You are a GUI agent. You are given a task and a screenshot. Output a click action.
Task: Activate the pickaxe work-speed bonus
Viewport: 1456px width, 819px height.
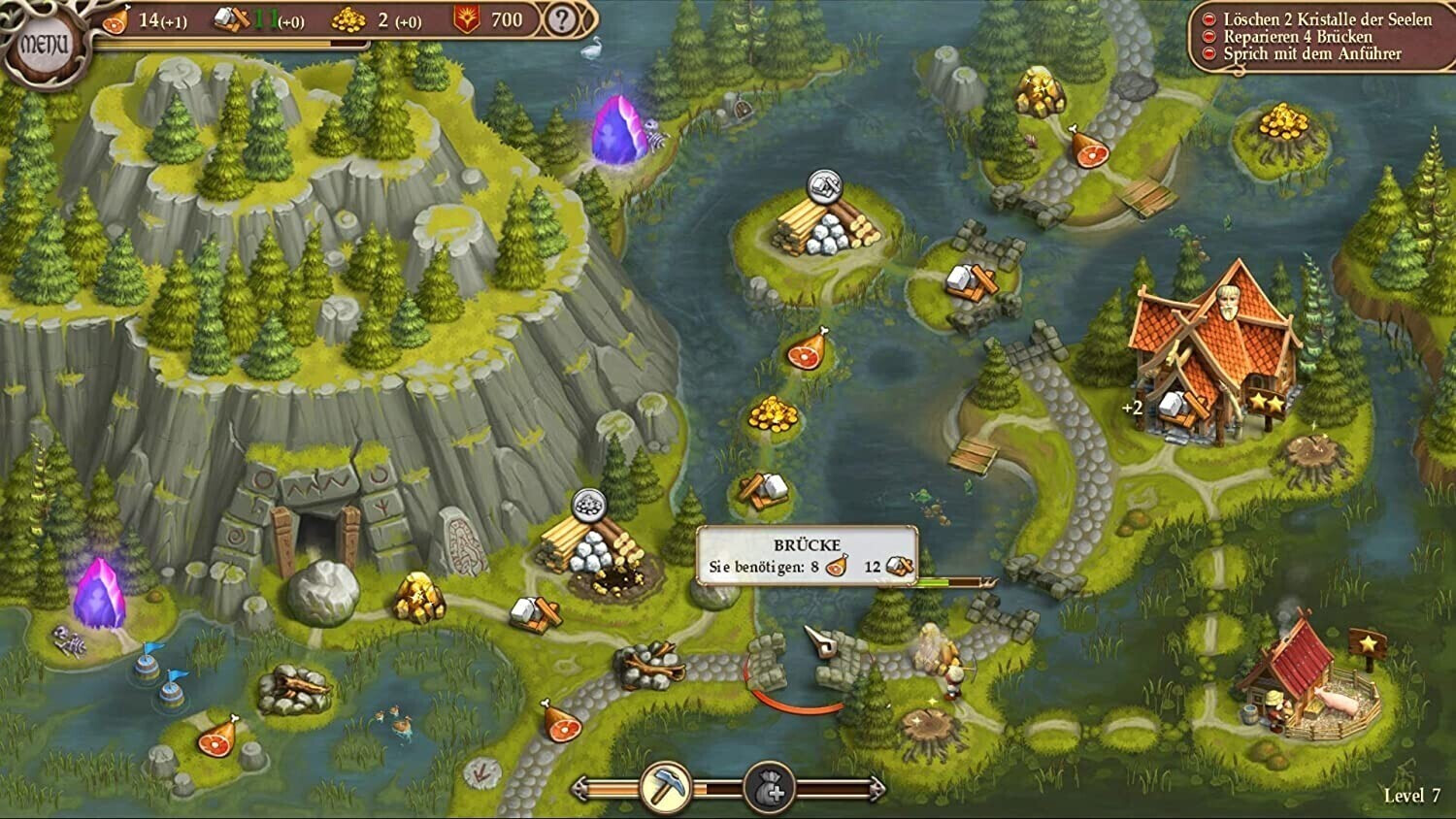pyautogui.click(x=665, y=787)
